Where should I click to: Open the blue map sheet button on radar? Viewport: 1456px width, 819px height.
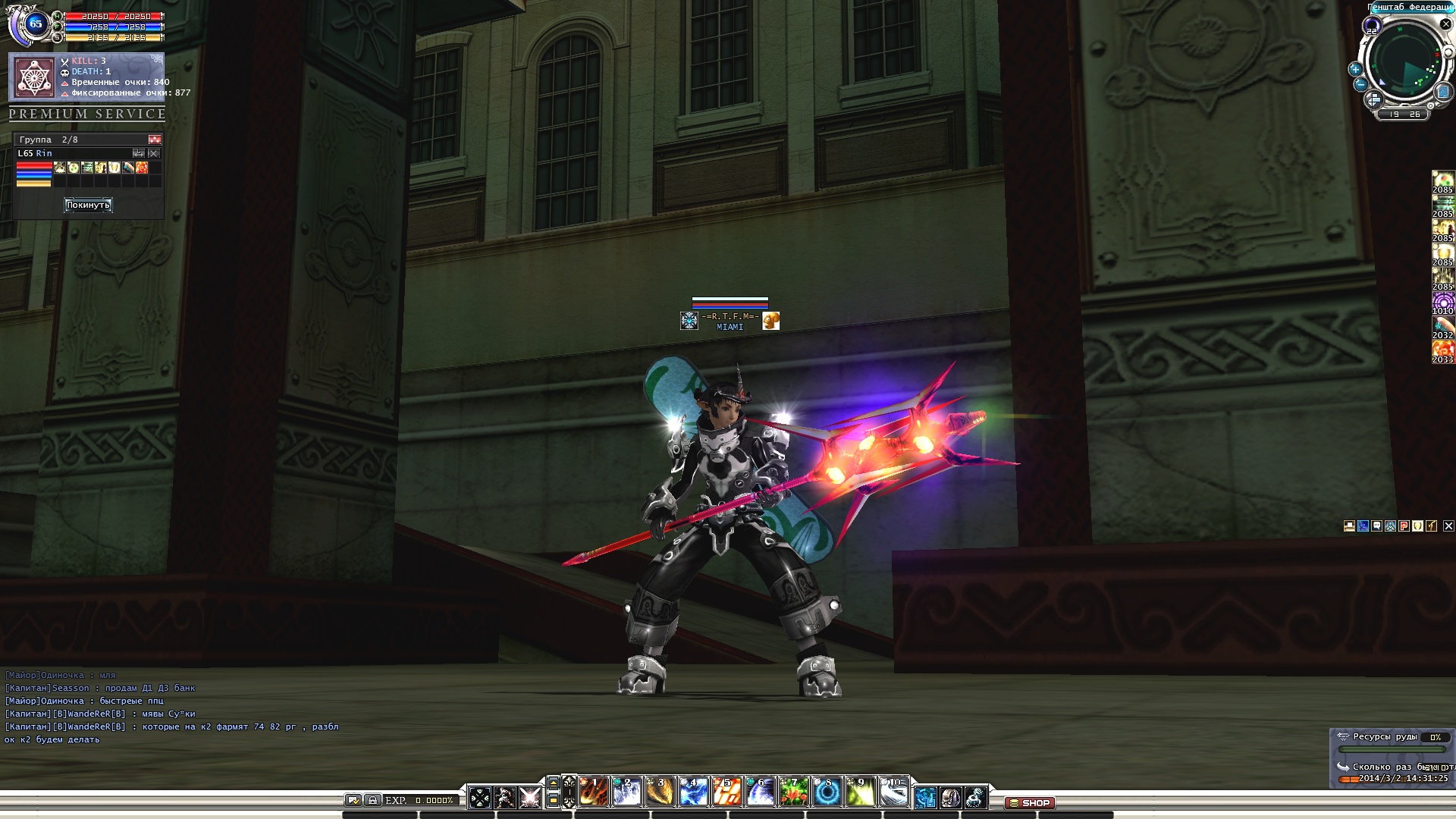(x=1443, y=93)
